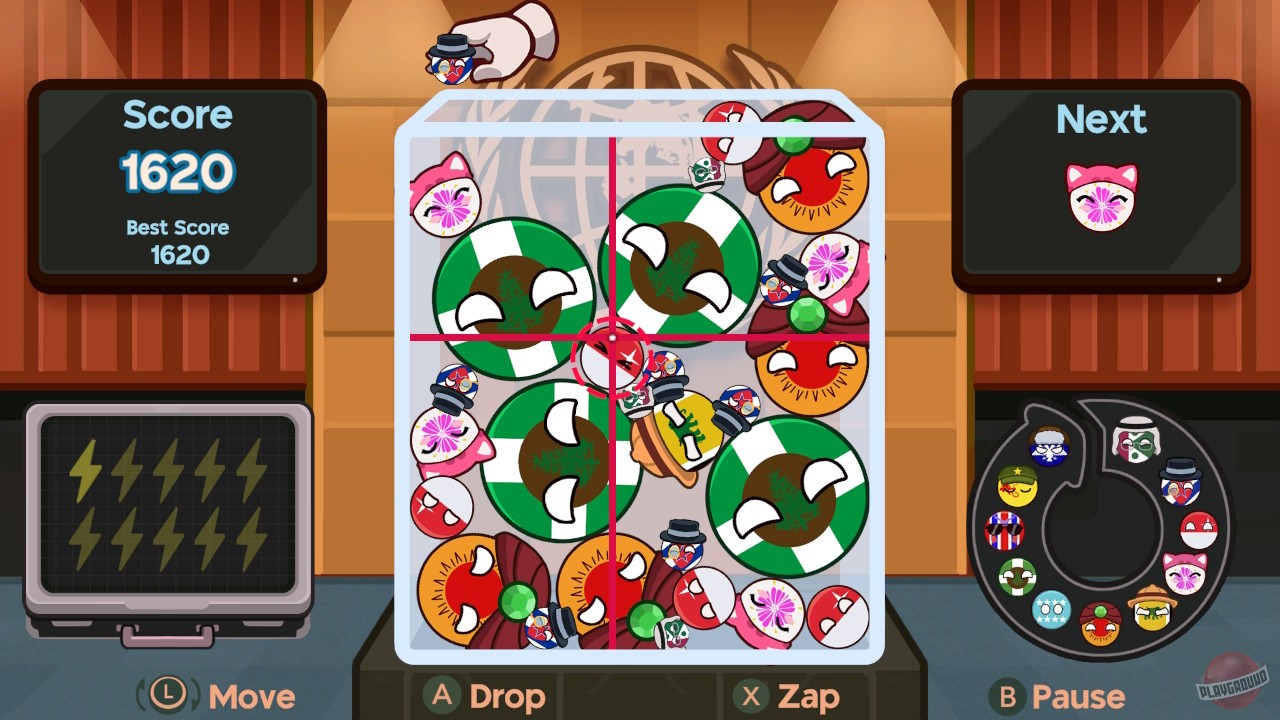Select the keffiyeh countryball at the wheel's top right
Viewport: 1280px width, 720px height.
(x=1134, y=441)
